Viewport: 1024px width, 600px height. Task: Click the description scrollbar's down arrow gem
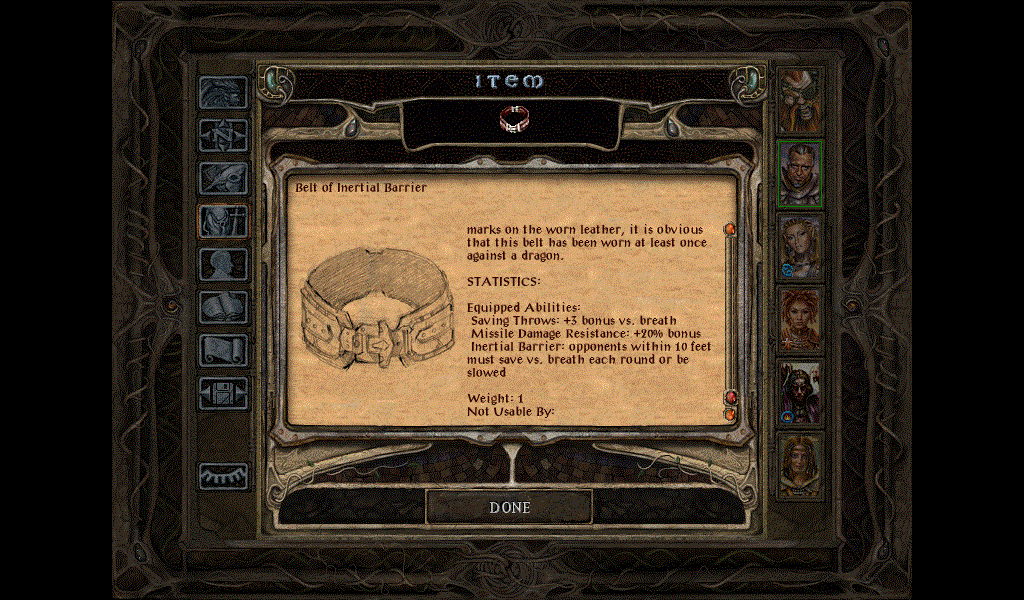(x=730, y=413)
